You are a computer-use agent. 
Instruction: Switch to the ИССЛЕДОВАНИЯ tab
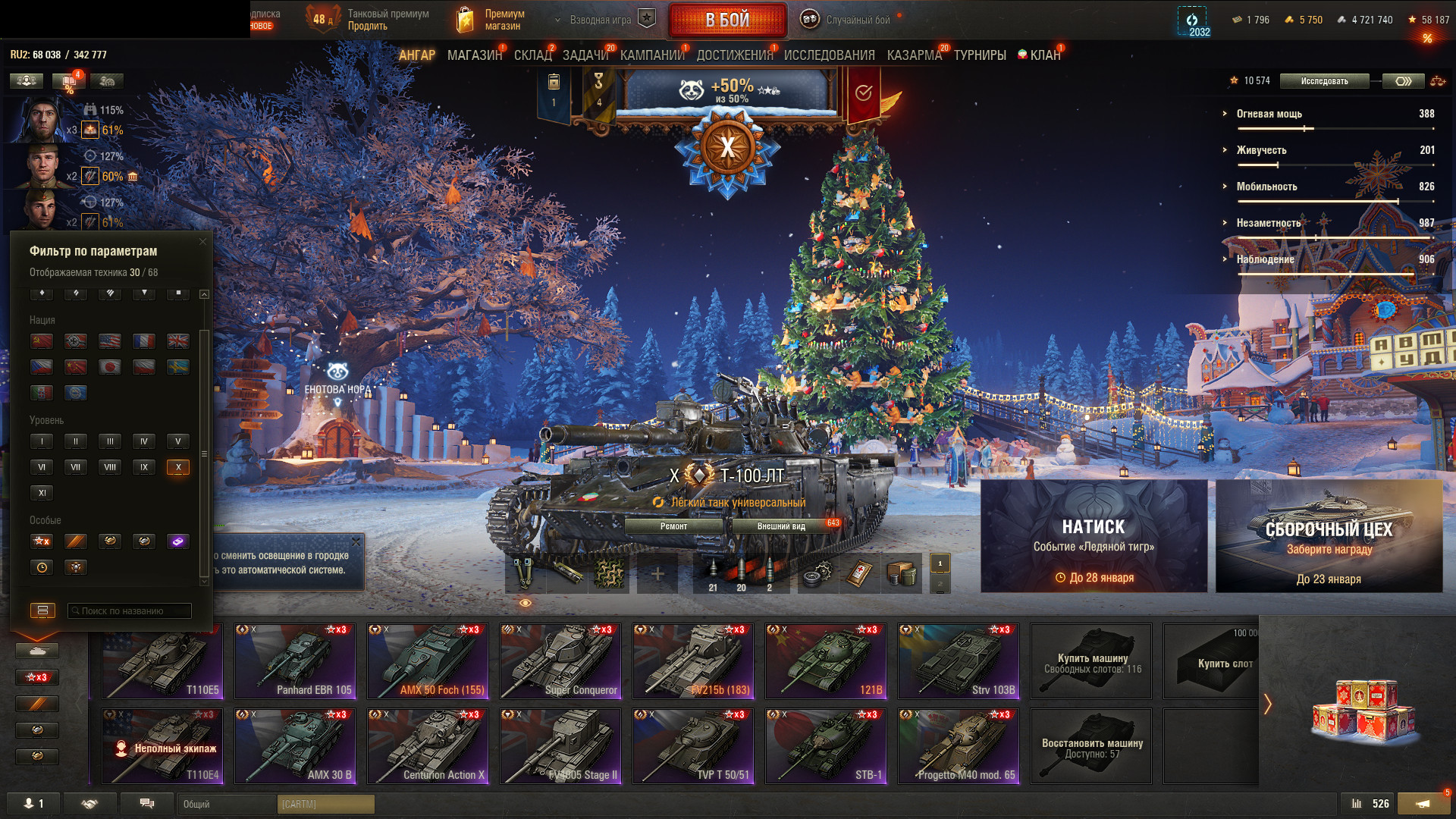(829, 55)
